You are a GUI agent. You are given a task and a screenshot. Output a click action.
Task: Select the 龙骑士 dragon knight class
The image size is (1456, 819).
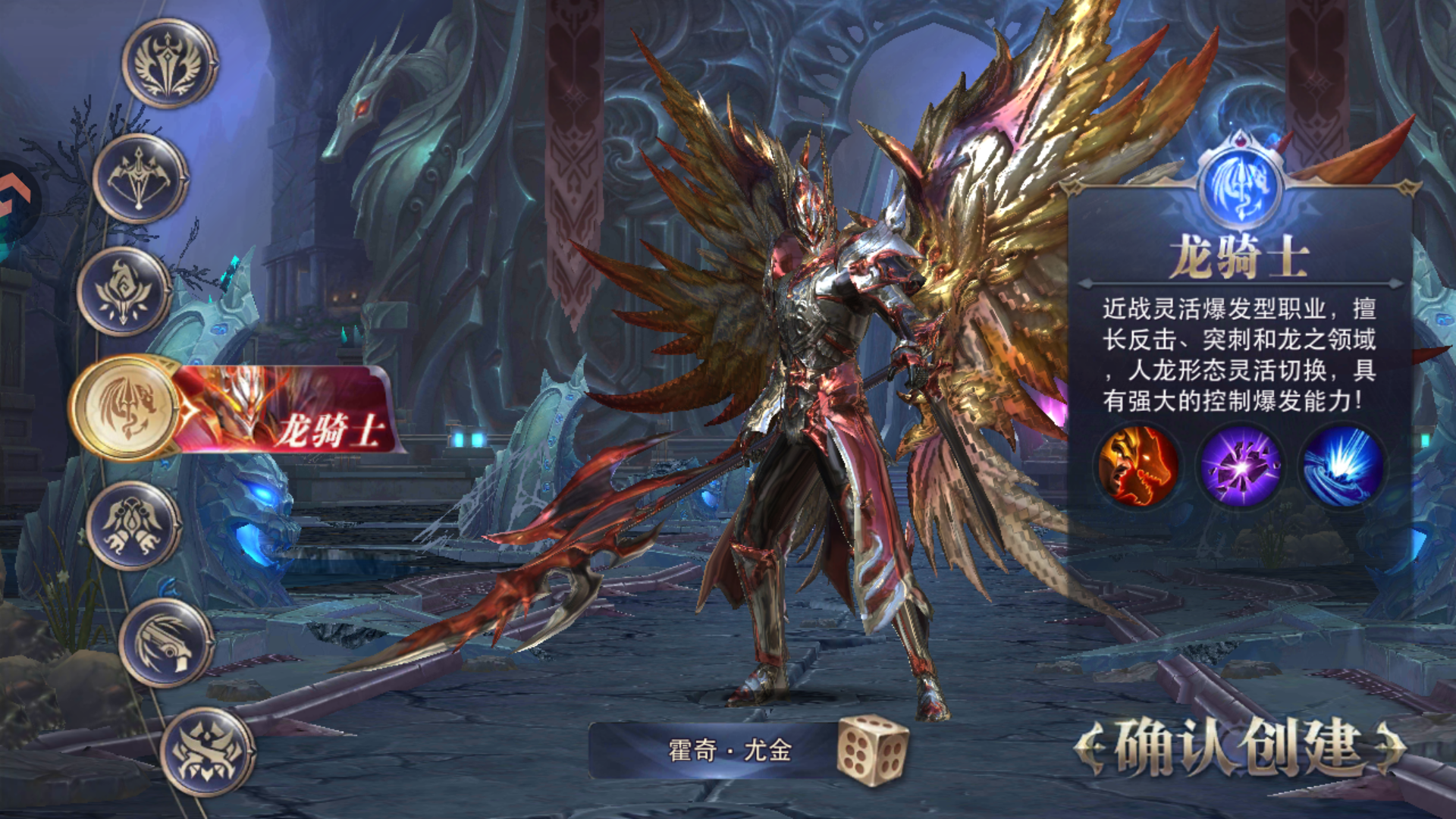pyautogui.click(x=127, y=407)
